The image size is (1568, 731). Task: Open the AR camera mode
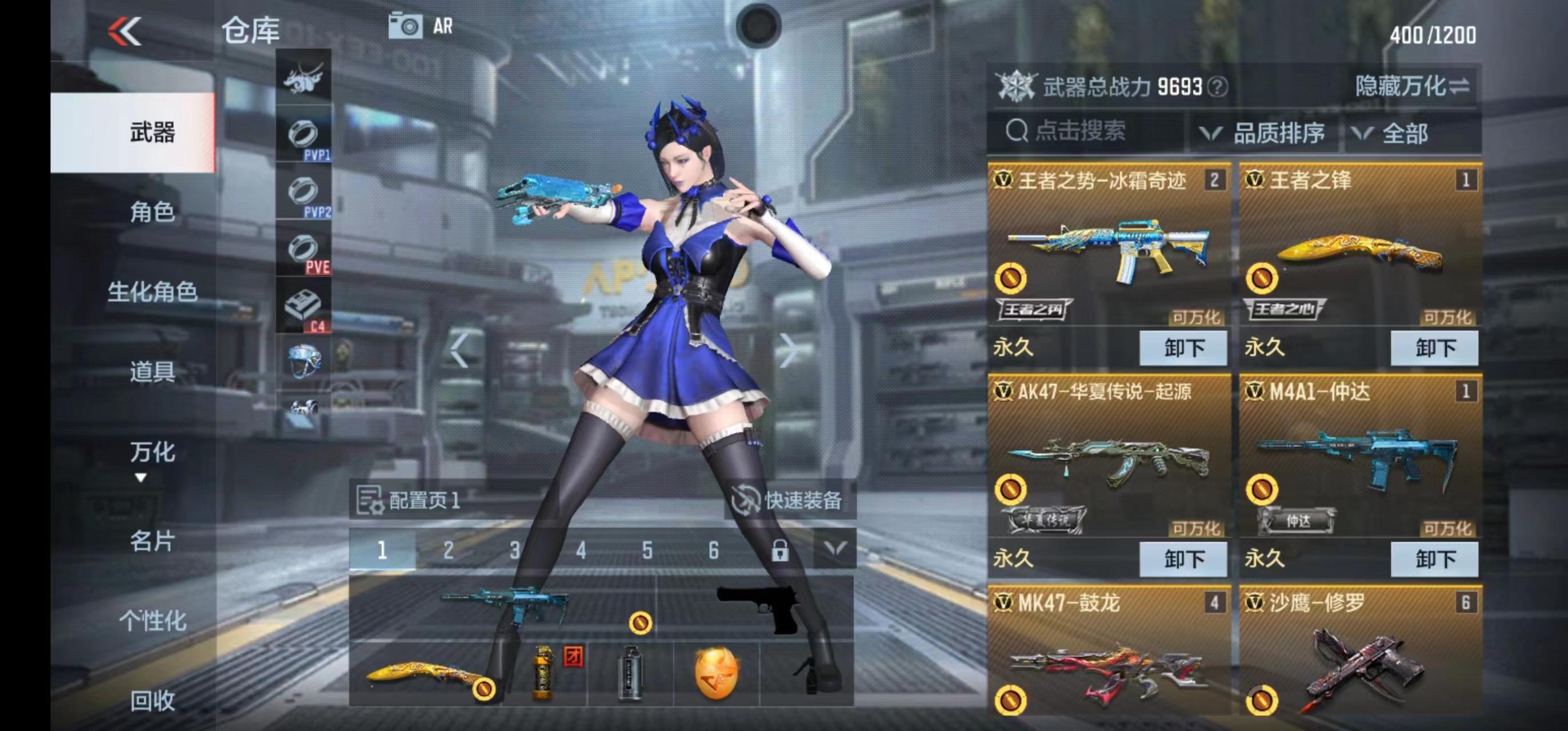click(409, 26)
